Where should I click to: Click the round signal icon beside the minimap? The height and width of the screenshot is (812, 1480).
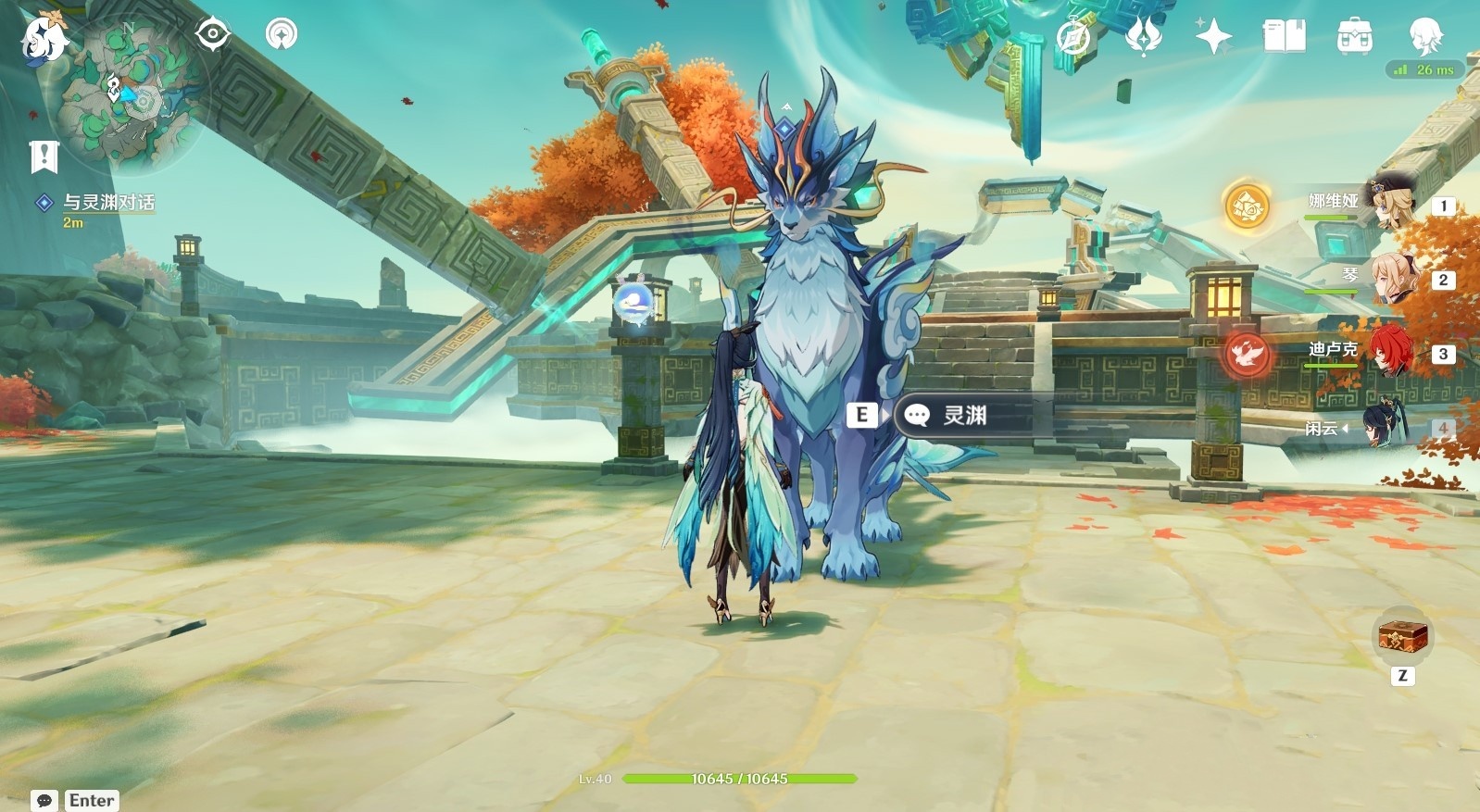[x=282, y=34]
